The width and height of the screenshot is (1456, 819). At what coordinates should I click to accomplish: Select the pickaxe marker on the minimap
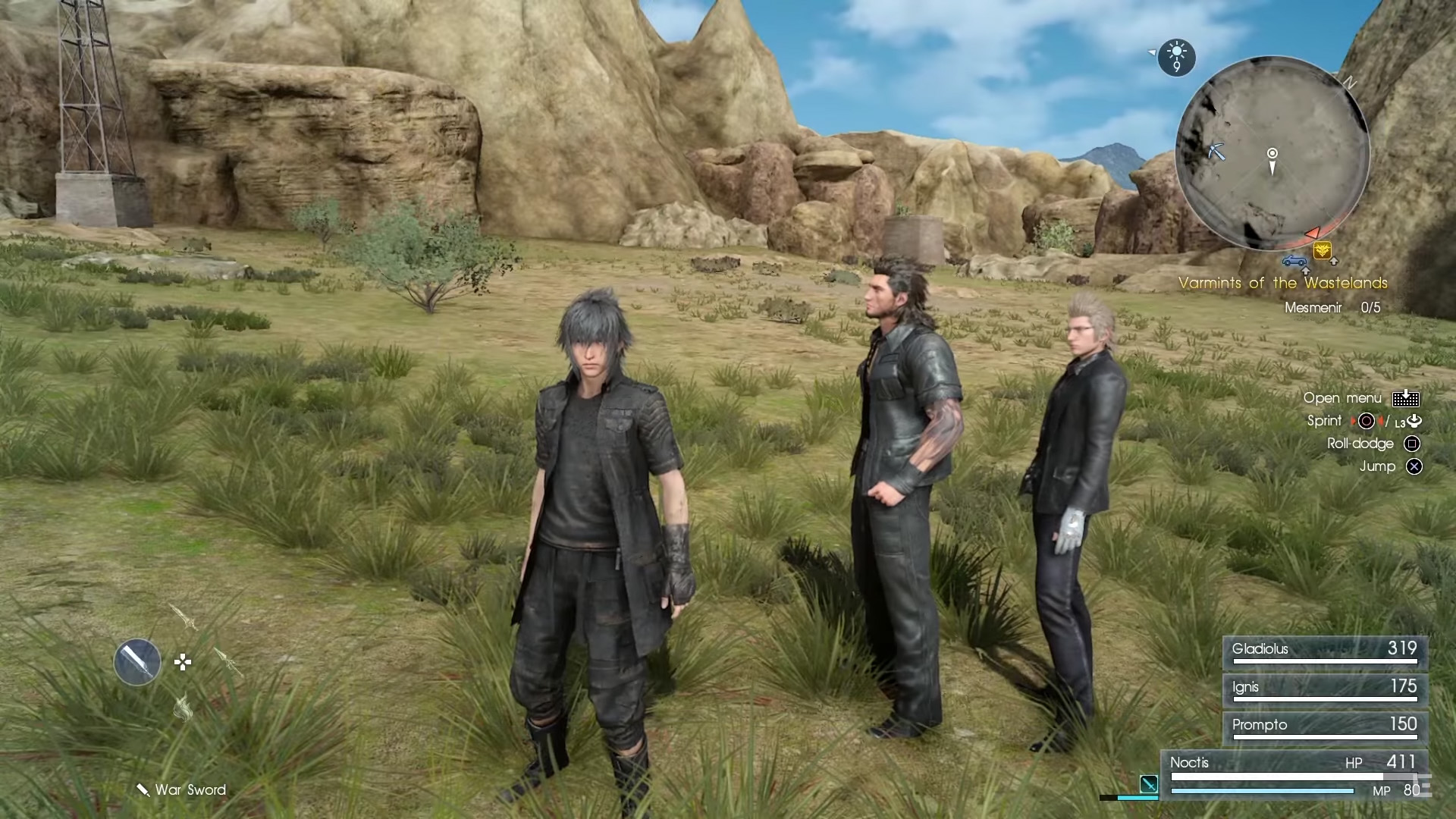click(x=1216, y=152)
